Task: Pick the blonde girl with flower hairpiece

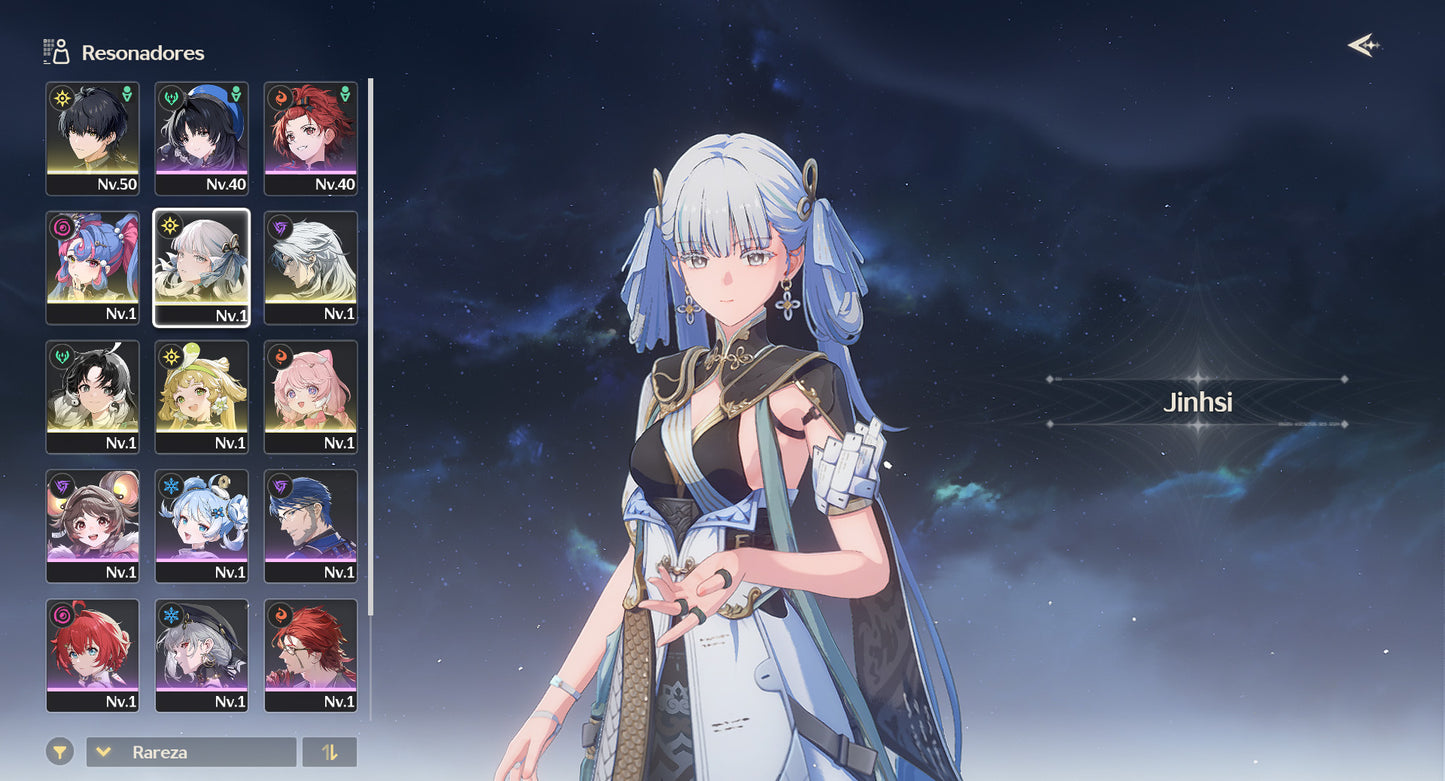Action: pyautogui.click(x=201, y=396)
